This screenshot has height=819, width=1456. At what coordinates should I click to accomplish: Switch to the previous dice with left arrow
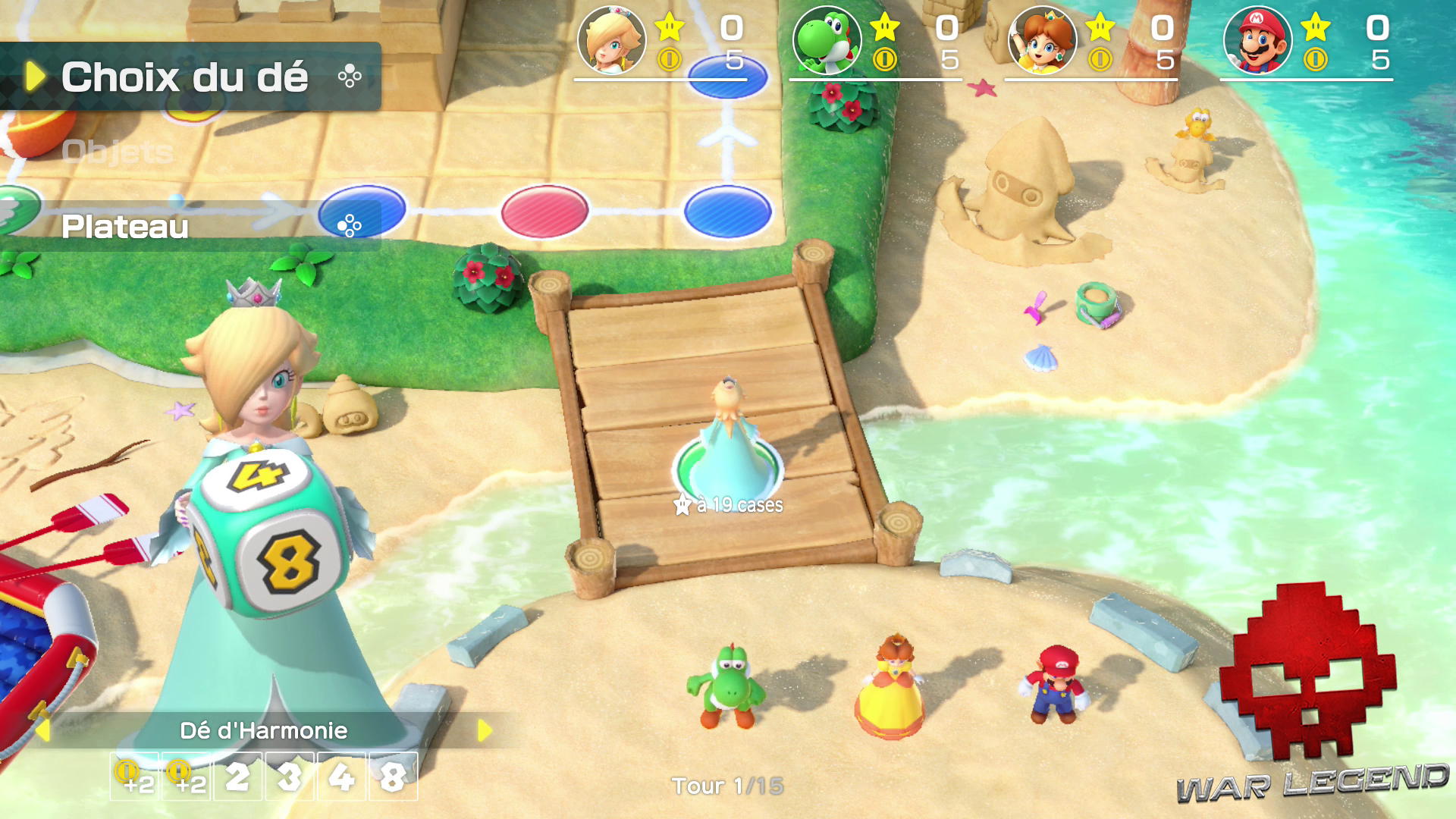[43, 730]
